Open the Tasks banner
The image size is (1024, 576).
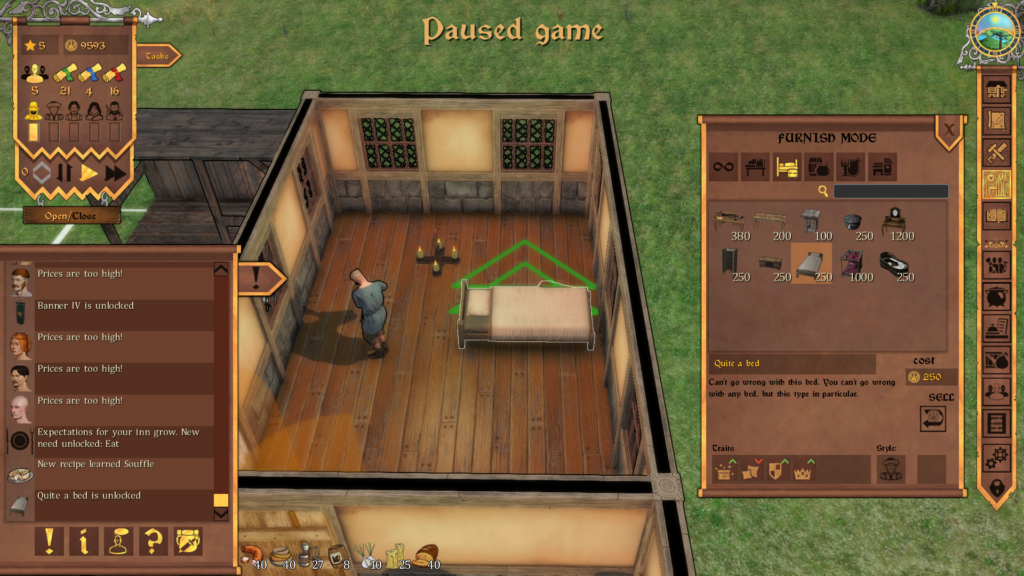click(157, 56)
